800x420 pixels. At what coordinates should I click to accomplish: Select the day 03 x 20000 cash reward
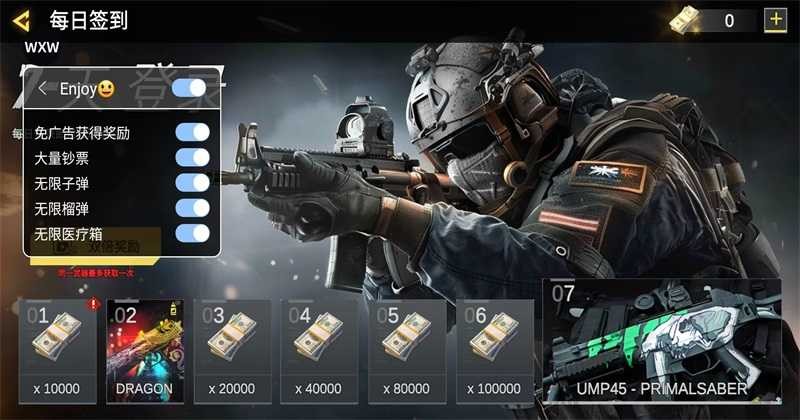pos(232,350)
